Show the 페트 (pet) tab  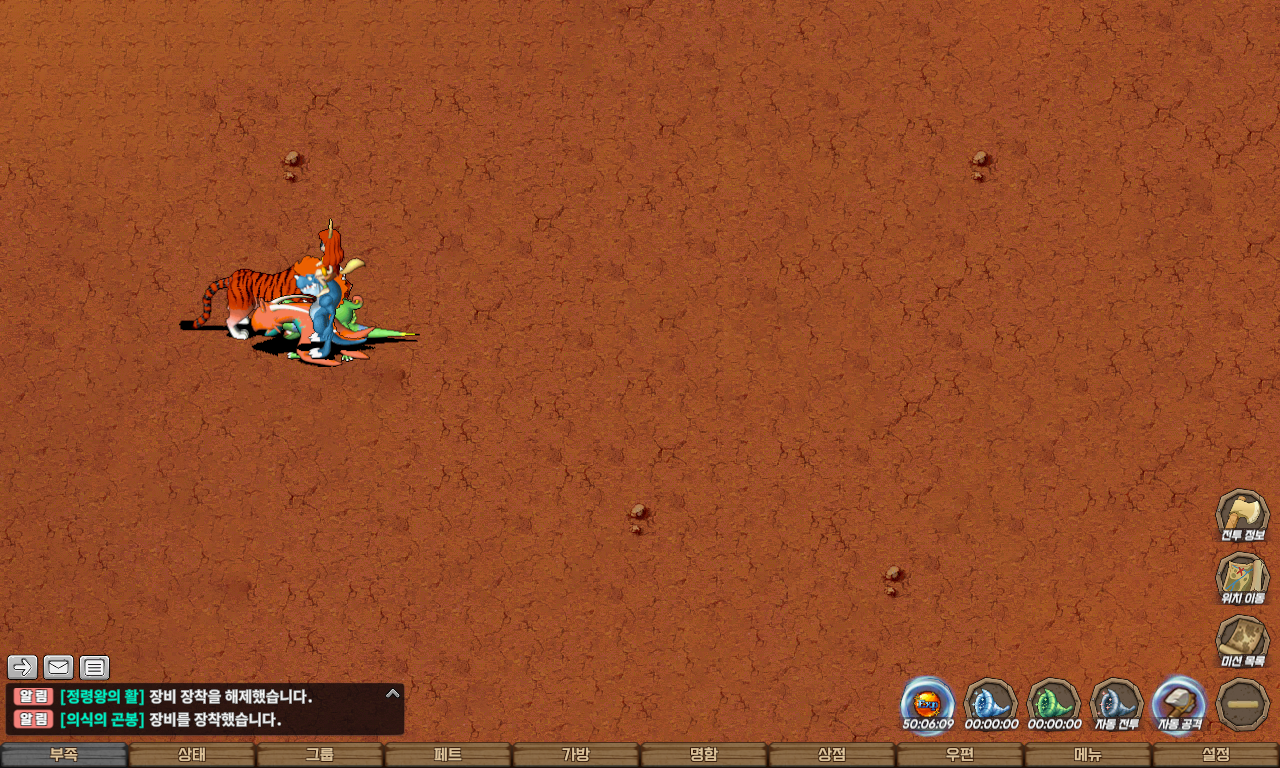click(448, 755)
